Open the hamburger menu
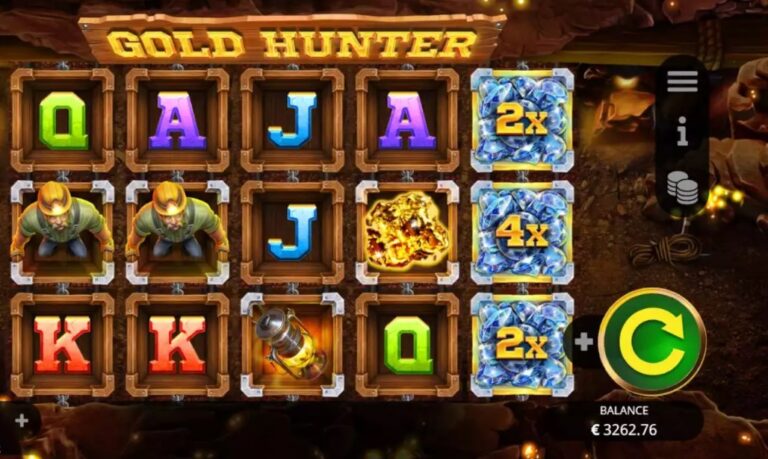768x459 pixels. point(682,82)
